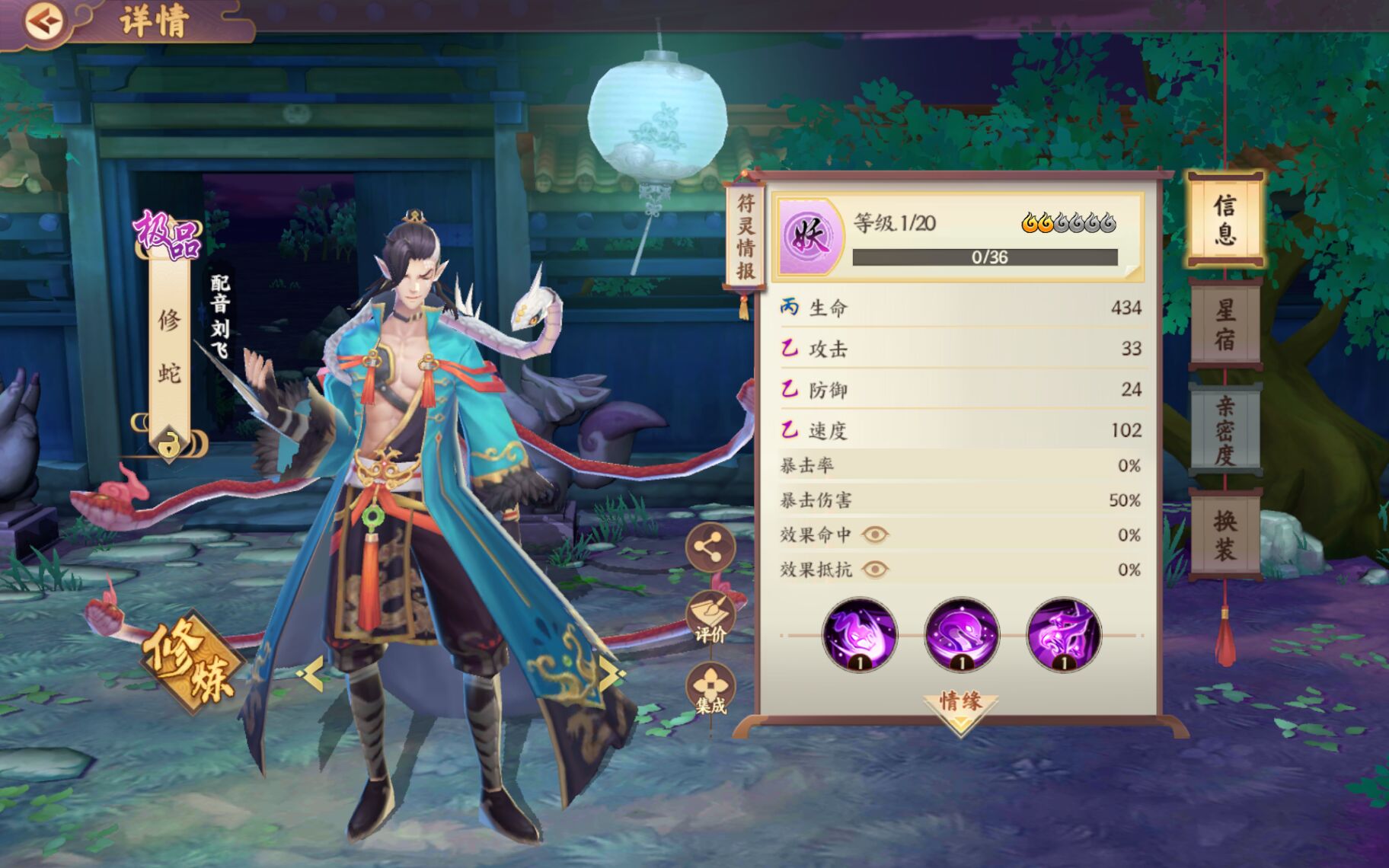Toggle the 效果命中 eye indicator

(x=874, y=534)
